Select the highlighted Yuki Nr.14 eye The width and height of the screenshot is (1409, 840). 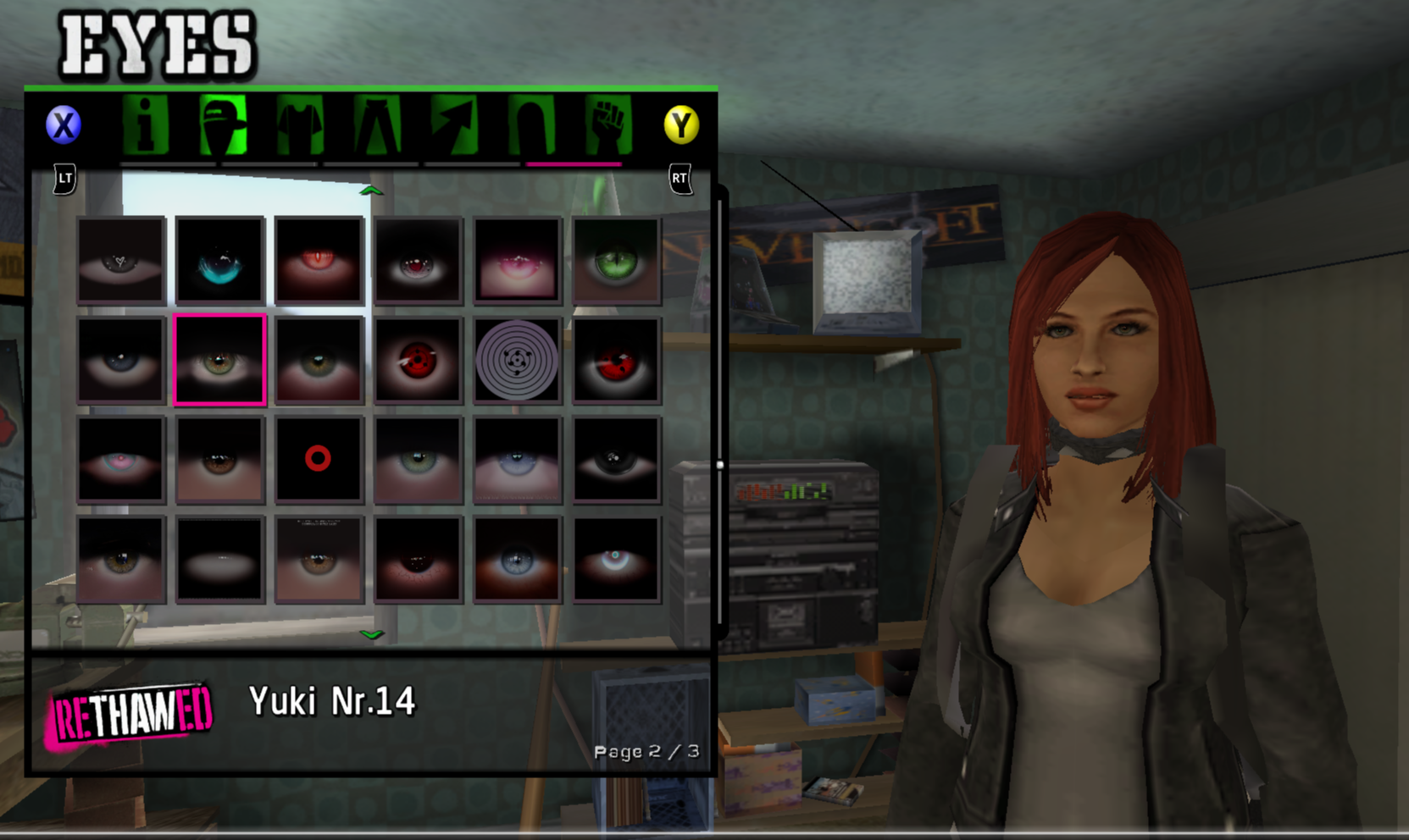[220, 360]
